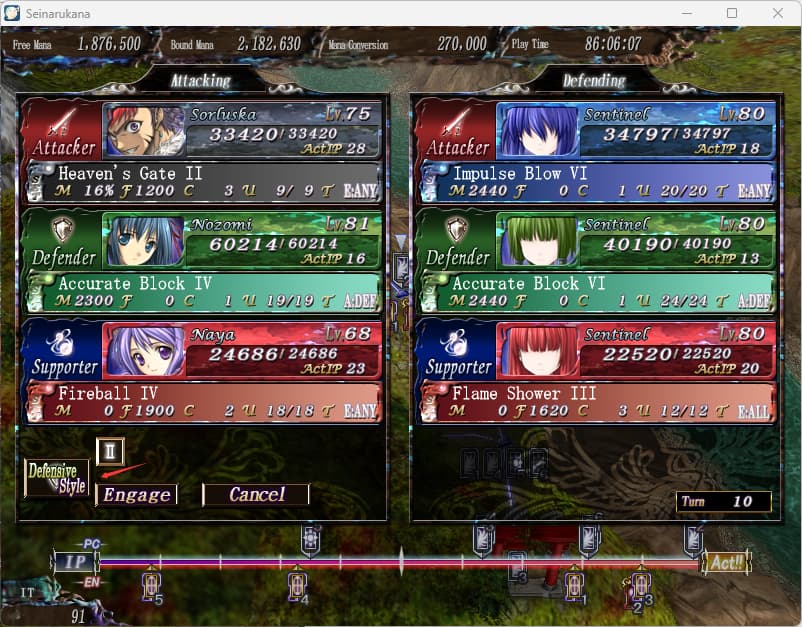The image size is (802, 627).
Task: Click the Act!! button on timeline
Action: coord(722,562)
